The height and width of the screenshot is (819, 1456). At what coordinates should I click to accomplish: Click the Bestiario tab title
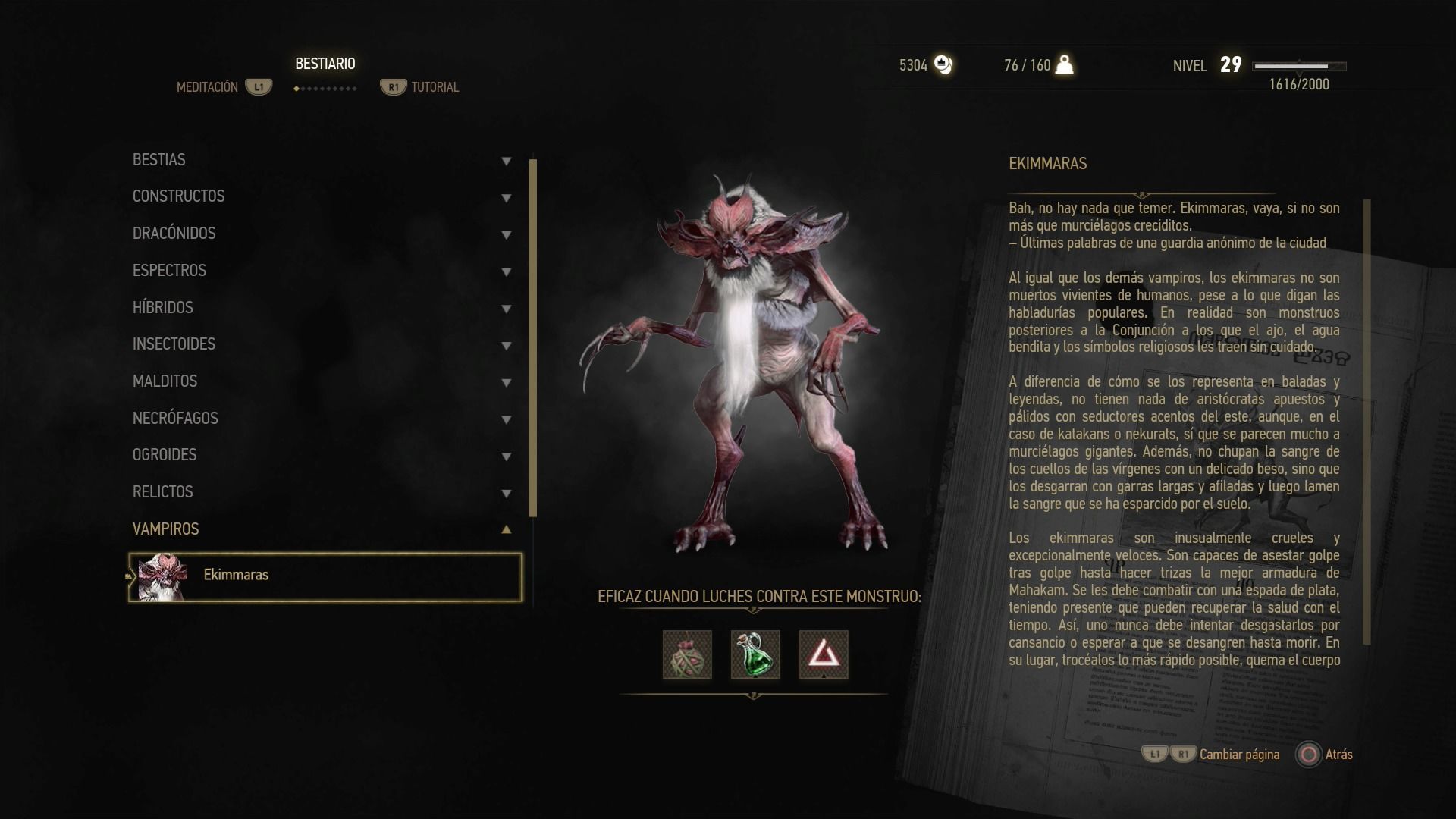tap(325, 64)
